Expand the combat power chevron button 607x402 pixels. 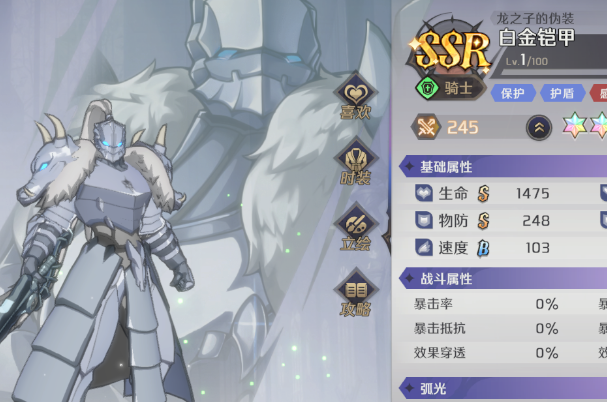point(538,127)
